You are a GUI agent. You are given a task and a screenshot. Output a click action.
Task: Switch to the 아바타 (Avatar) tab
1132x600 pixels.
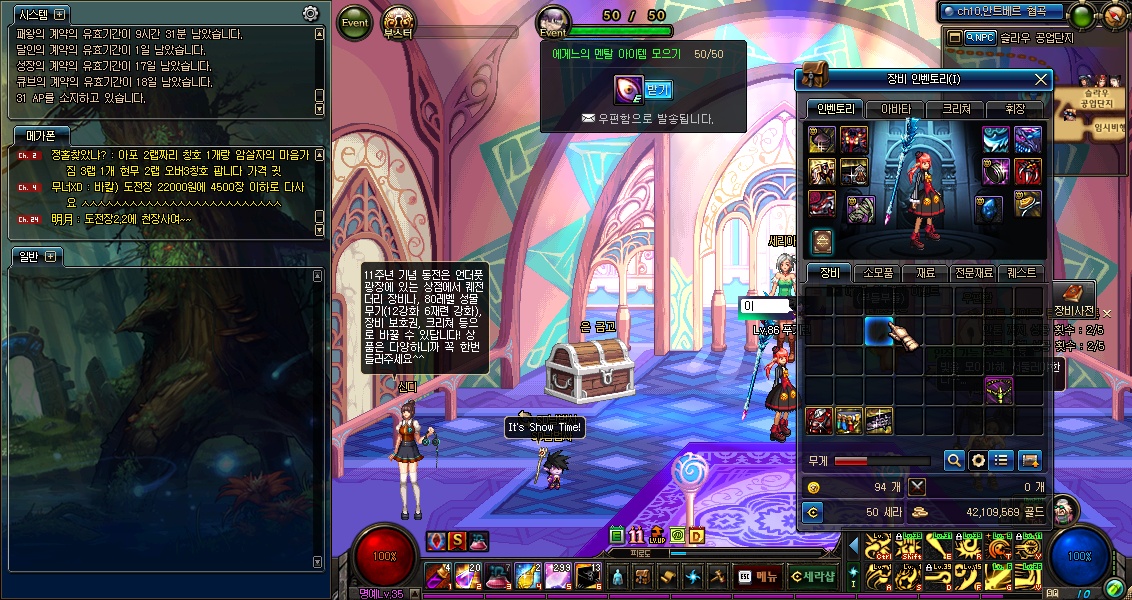pyautogui.click(x=895, y=109)
